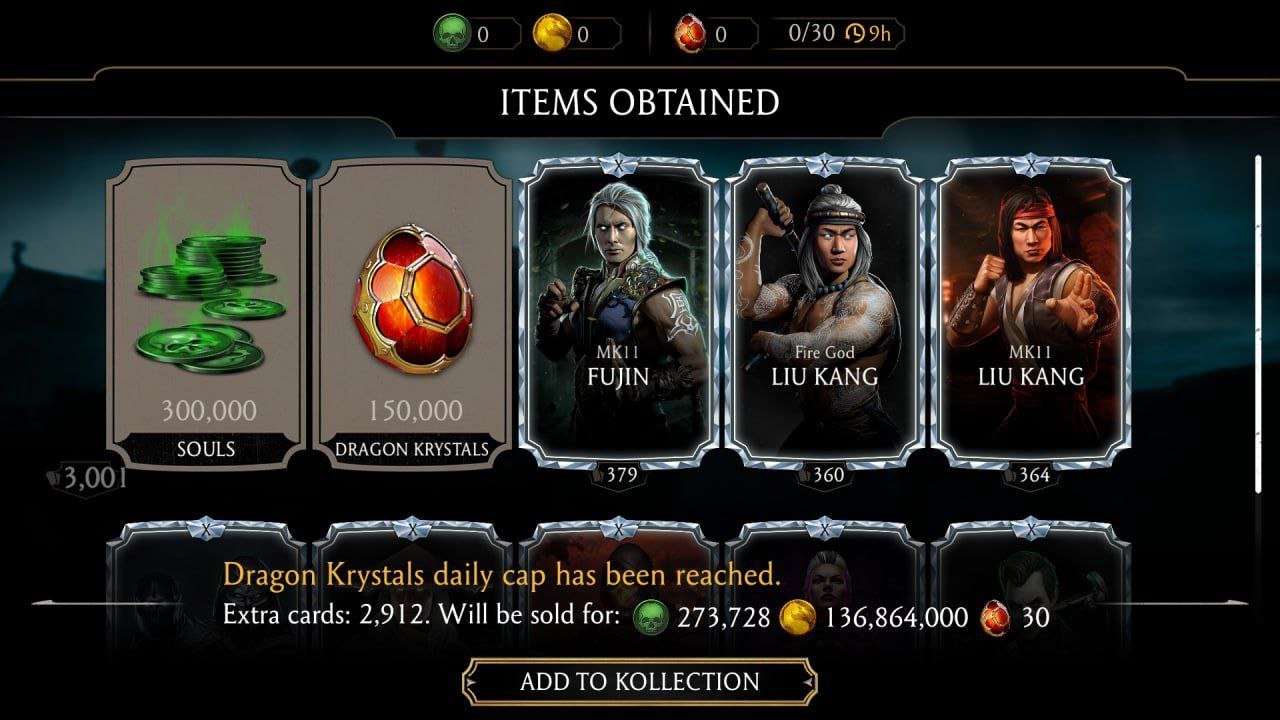Open the Fire God Liu Kang card
Image resolution: width=1280 pixels, height=720 pixels.
824,310
